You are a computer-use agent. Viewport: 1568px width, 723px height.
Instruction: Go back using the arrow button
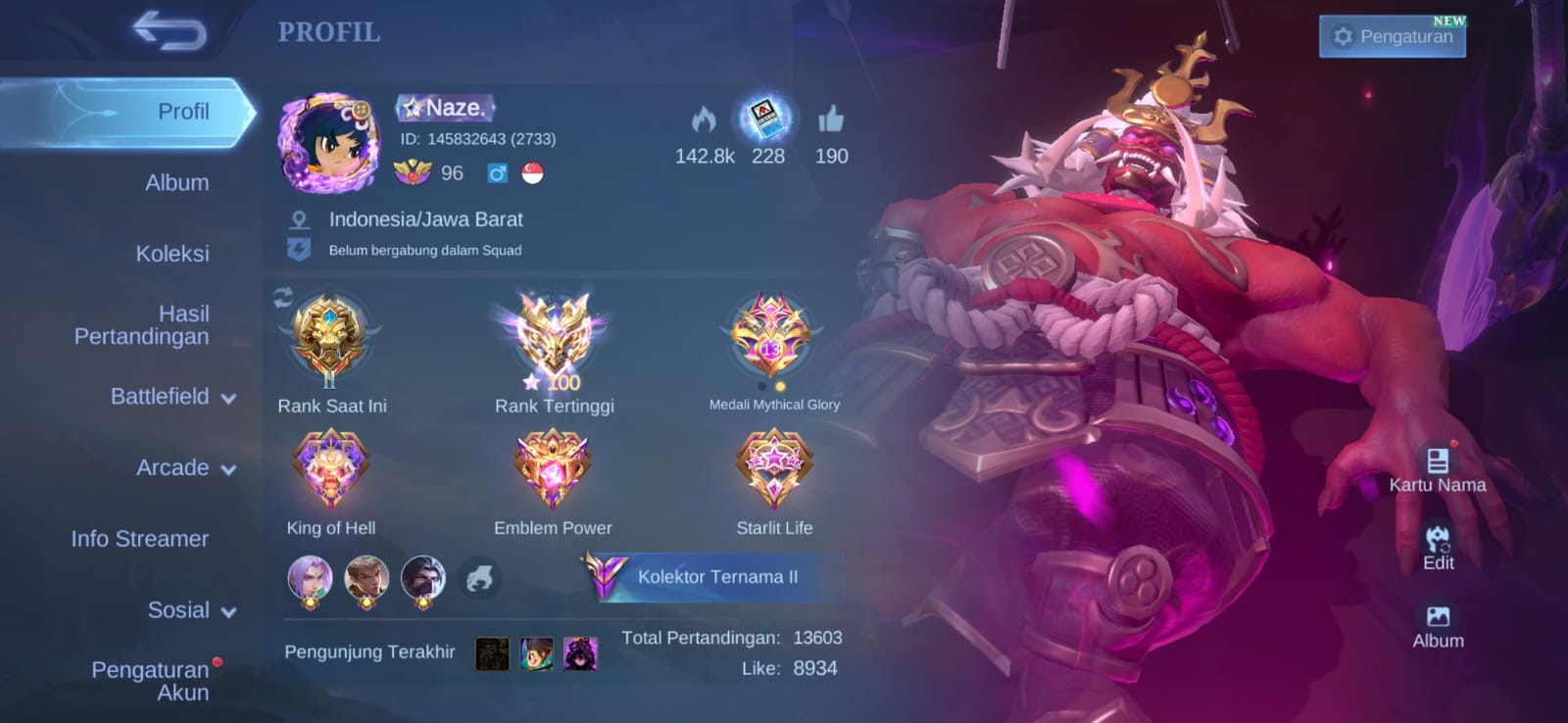171,31
